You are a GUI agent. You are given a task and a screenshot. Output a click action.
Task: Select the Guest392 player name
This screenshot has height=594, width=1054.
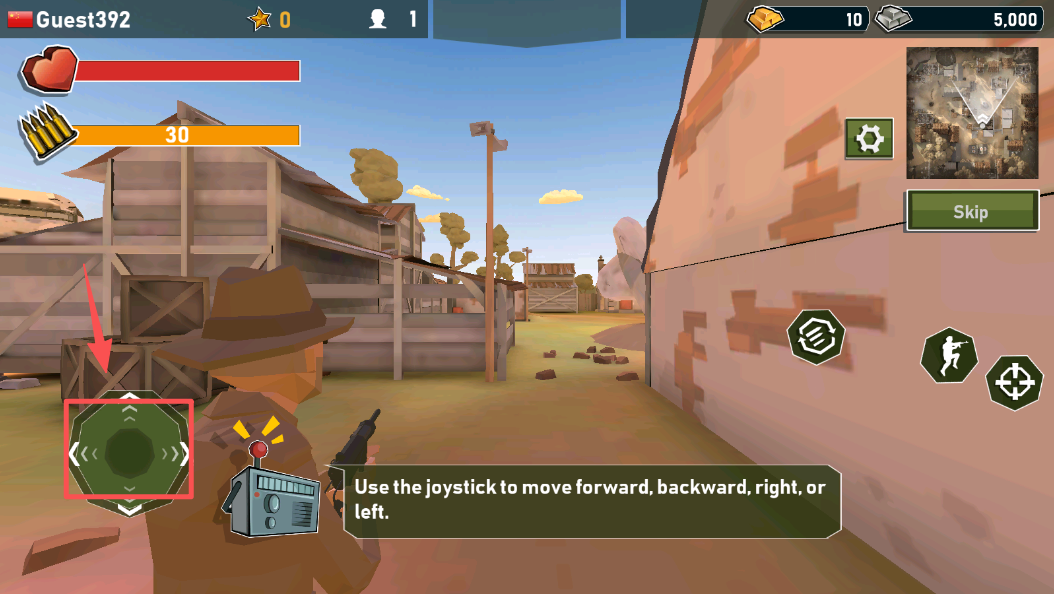click(x=83, y=19)
